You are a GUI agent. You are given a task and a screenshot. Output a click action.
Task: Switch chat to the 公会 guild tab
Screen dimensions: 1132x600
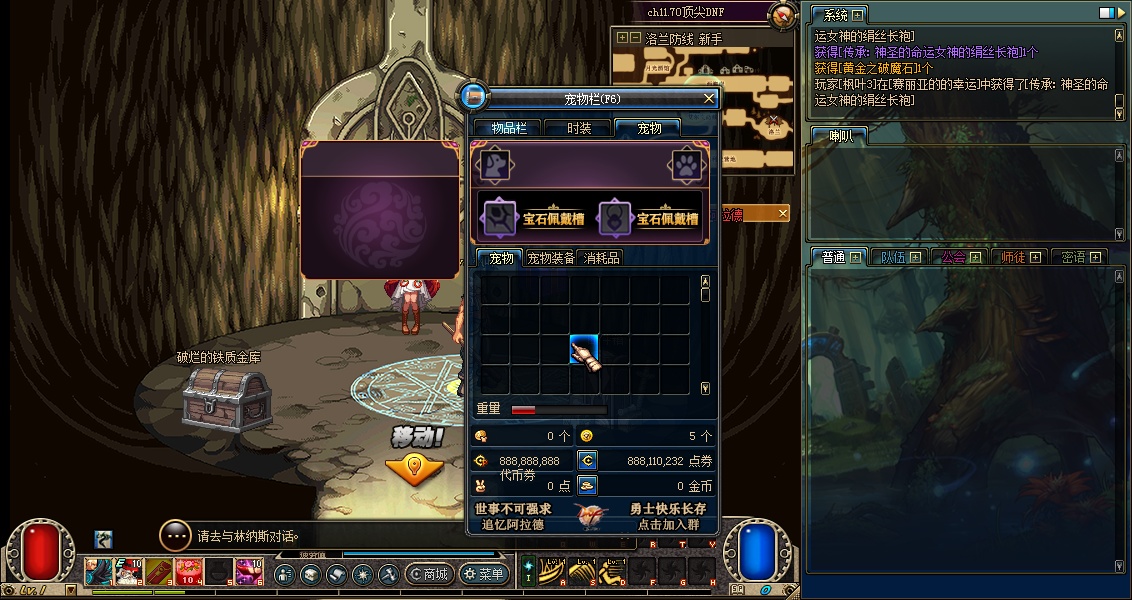tap(960, 257)
